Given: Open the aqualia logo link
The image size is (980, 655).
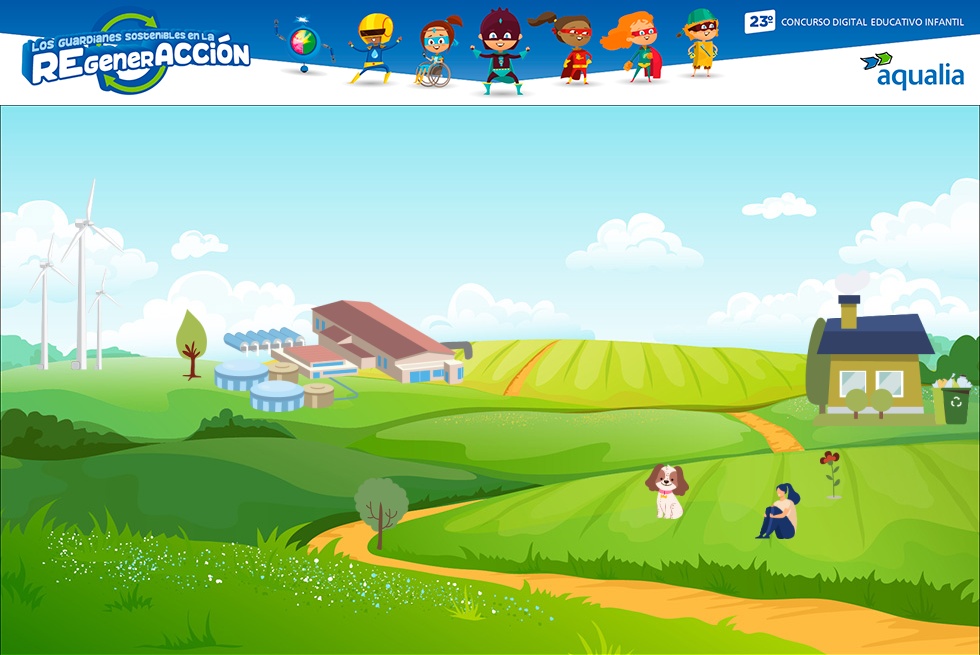Looking at the screenshot, I should (912, 70).
